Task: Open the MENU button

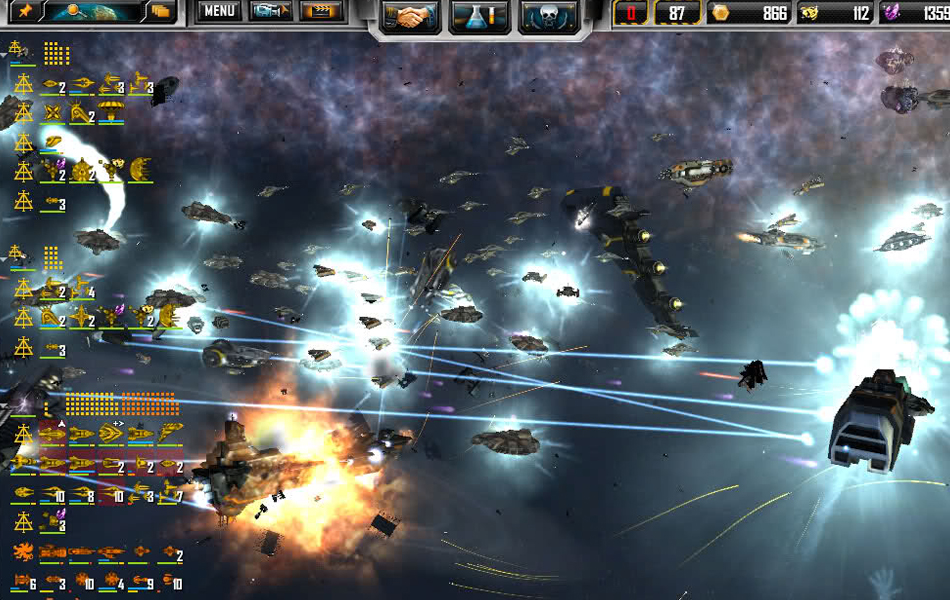Action: coord(219,12)
